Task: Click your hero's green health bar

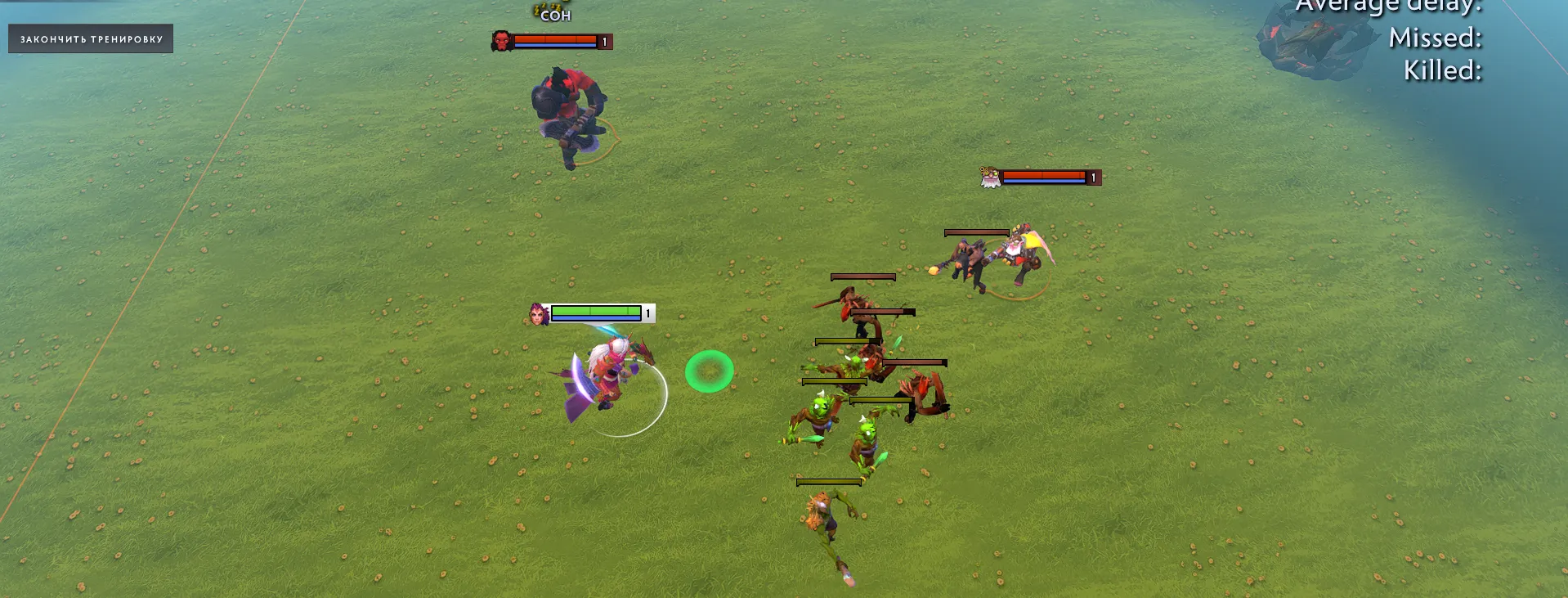Action: (x=594, y=311)
